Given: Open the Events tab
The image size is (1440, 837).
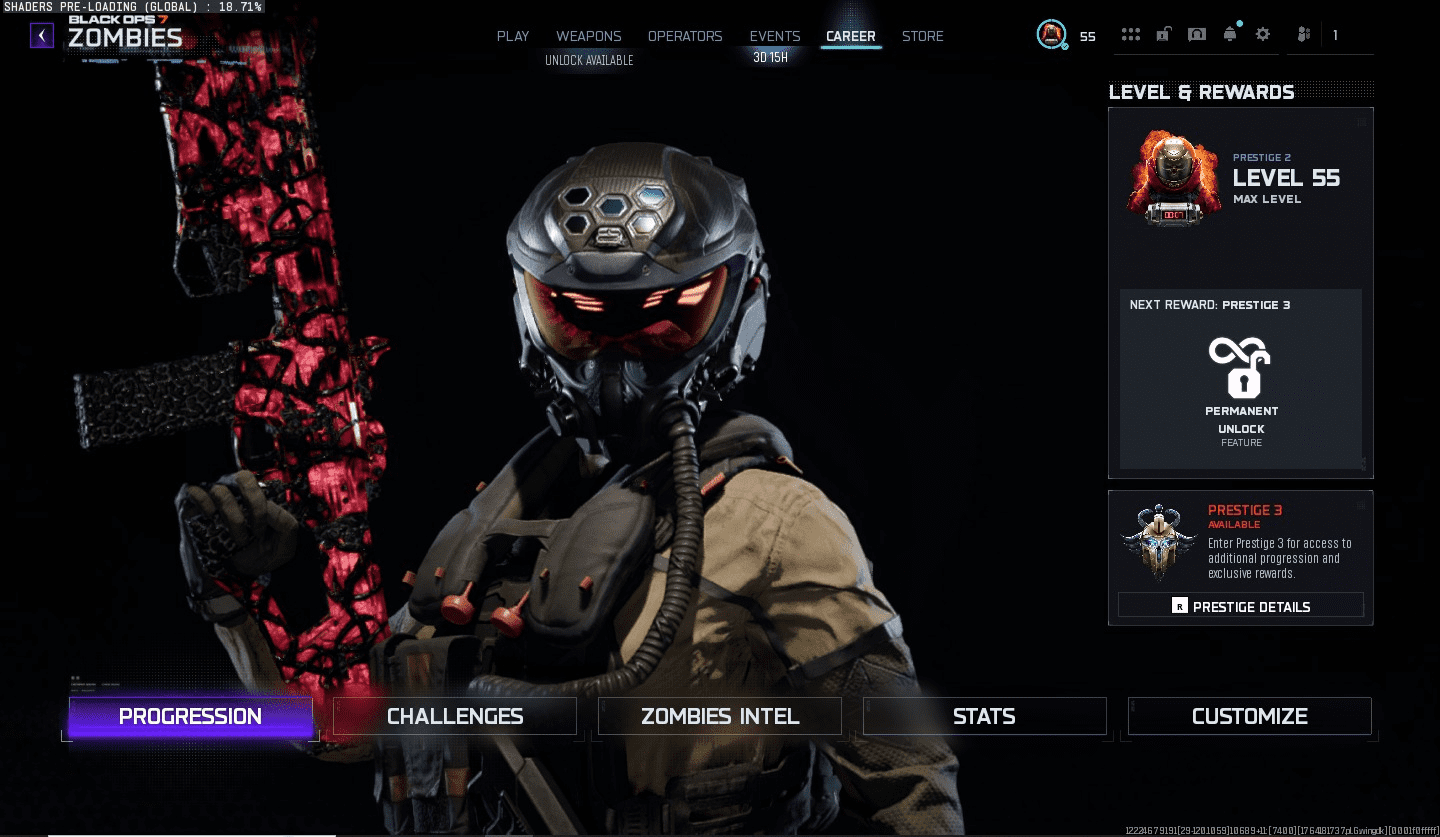Looking at the screenshot, I should tap(775, 36).
